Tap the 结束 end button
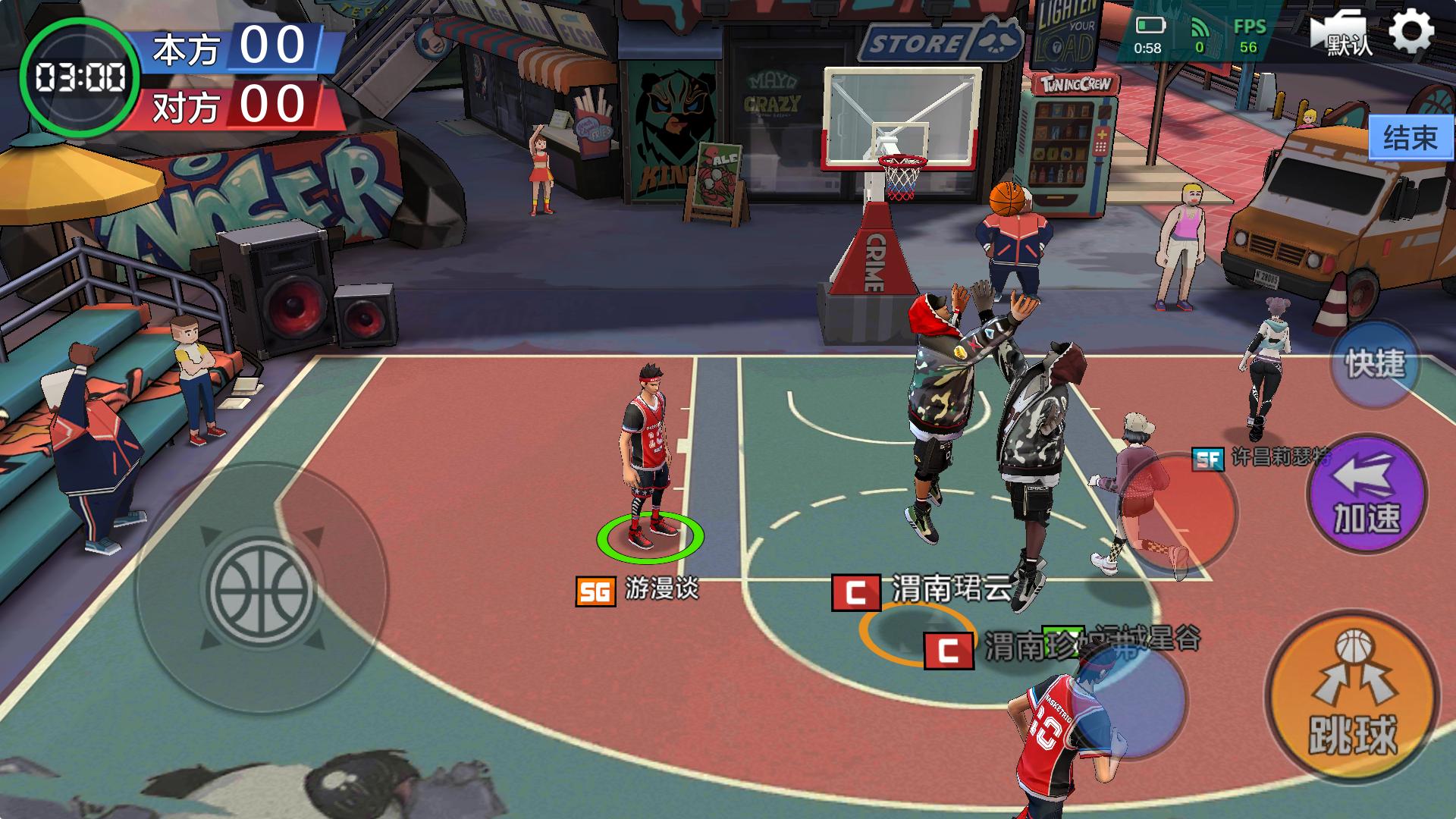 pos(1410,138)
